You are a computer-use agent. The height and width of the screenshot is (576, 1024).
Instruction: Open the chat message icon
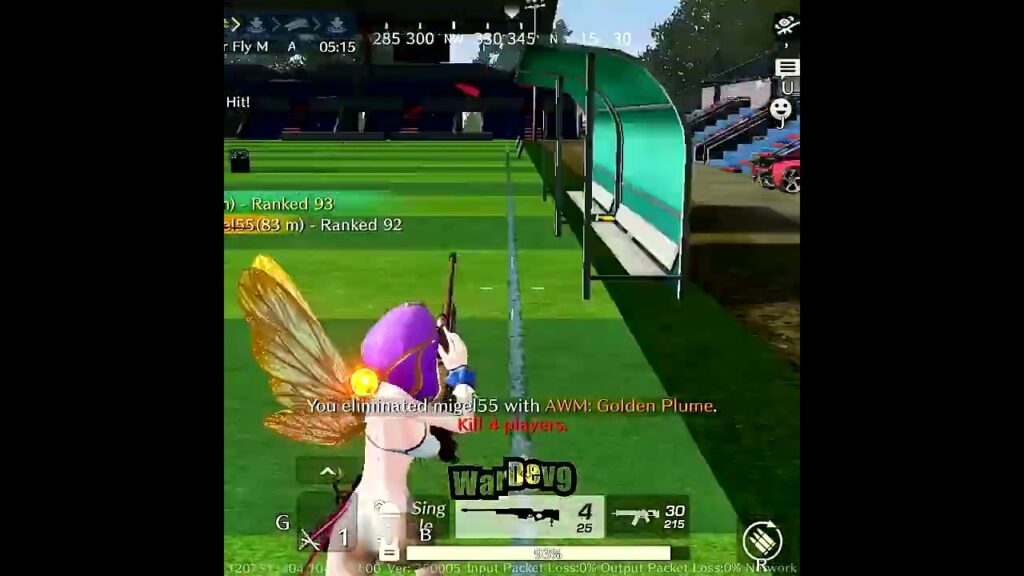tap(787, 68)
